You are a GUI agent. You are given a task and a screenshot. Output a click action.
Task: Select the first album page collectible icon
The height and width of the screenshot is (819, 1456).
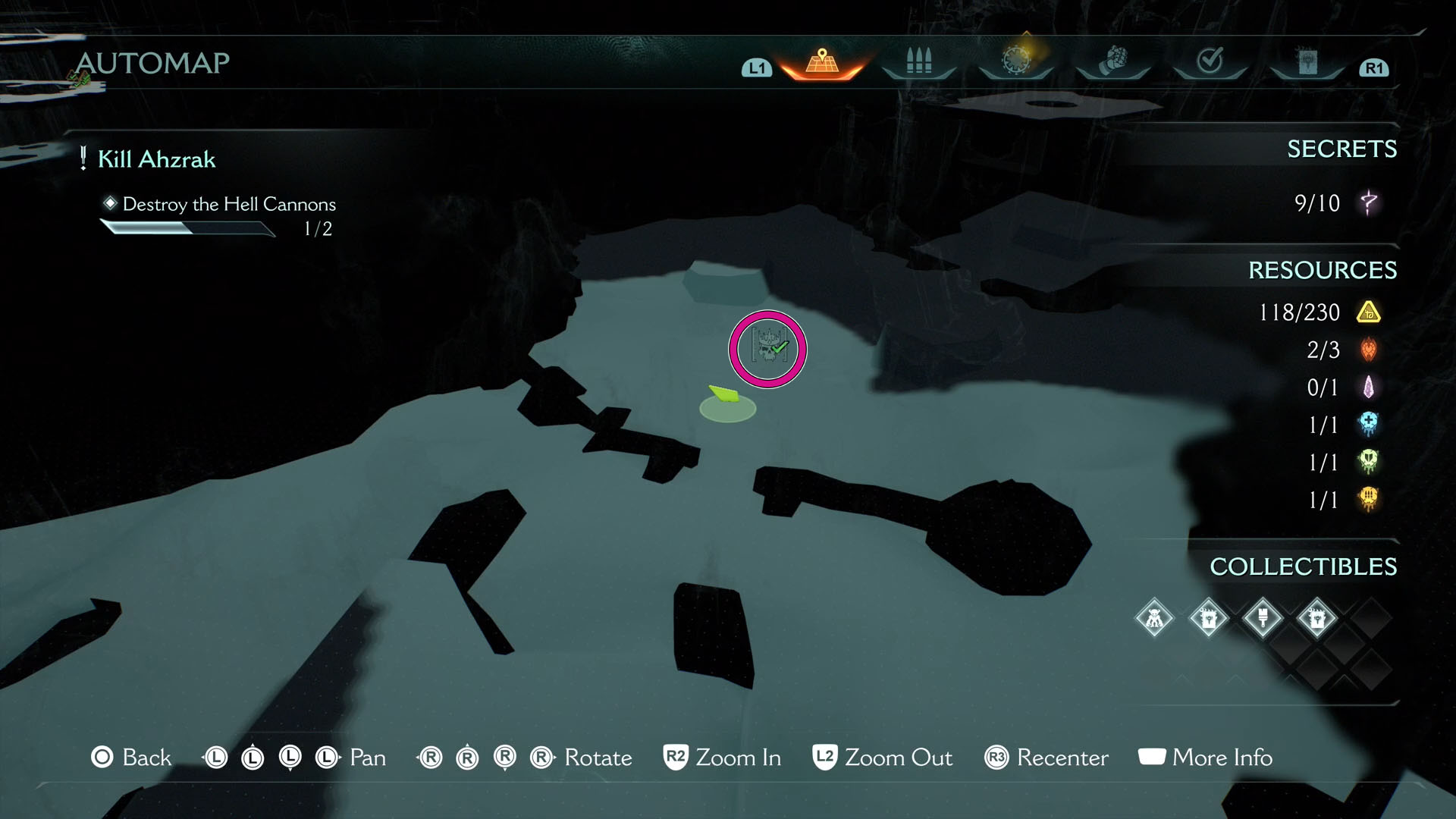coord(1209,618)
